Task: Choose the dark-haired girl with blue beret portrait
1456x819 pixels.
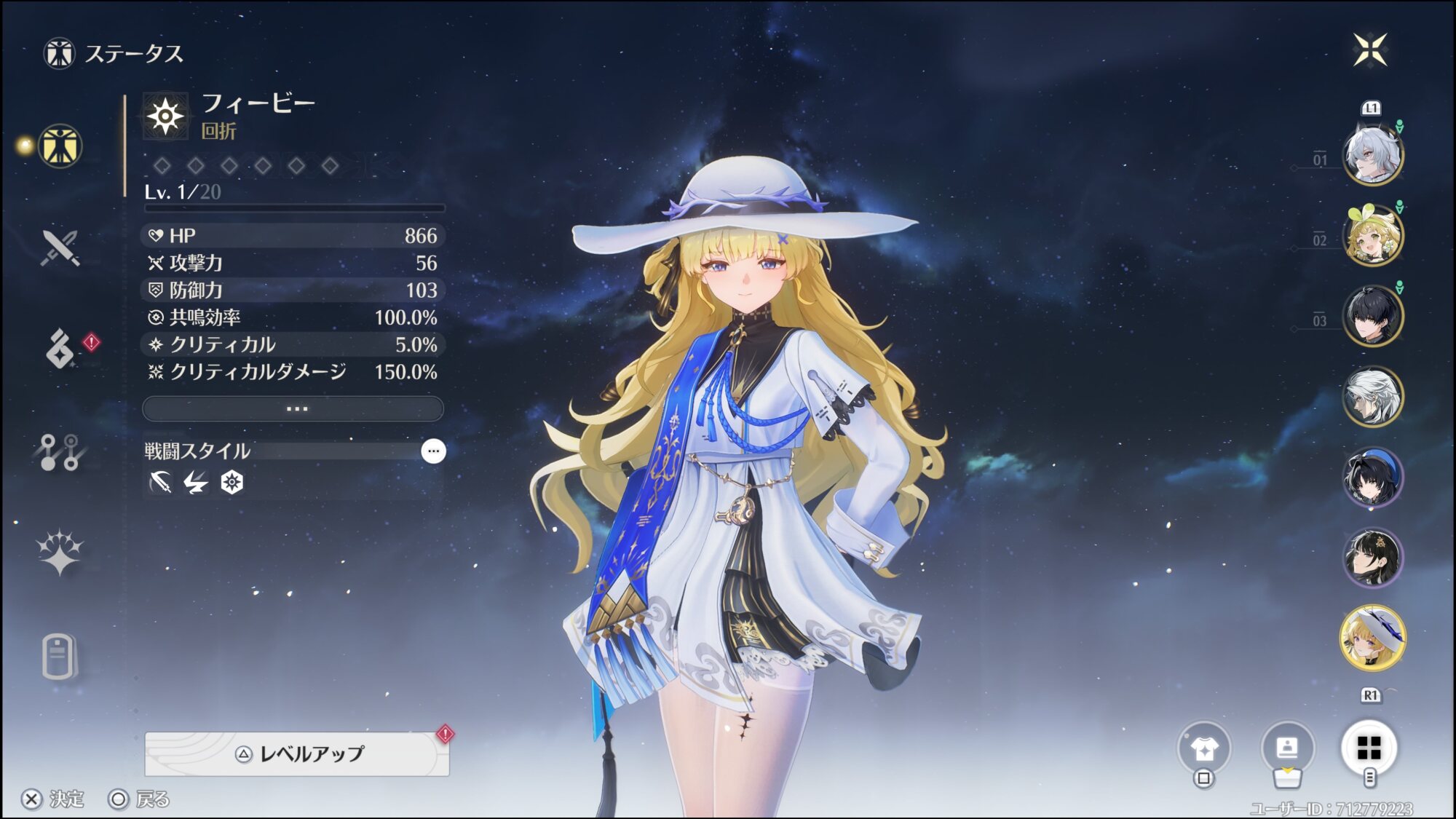Action: click(1372, 478)
